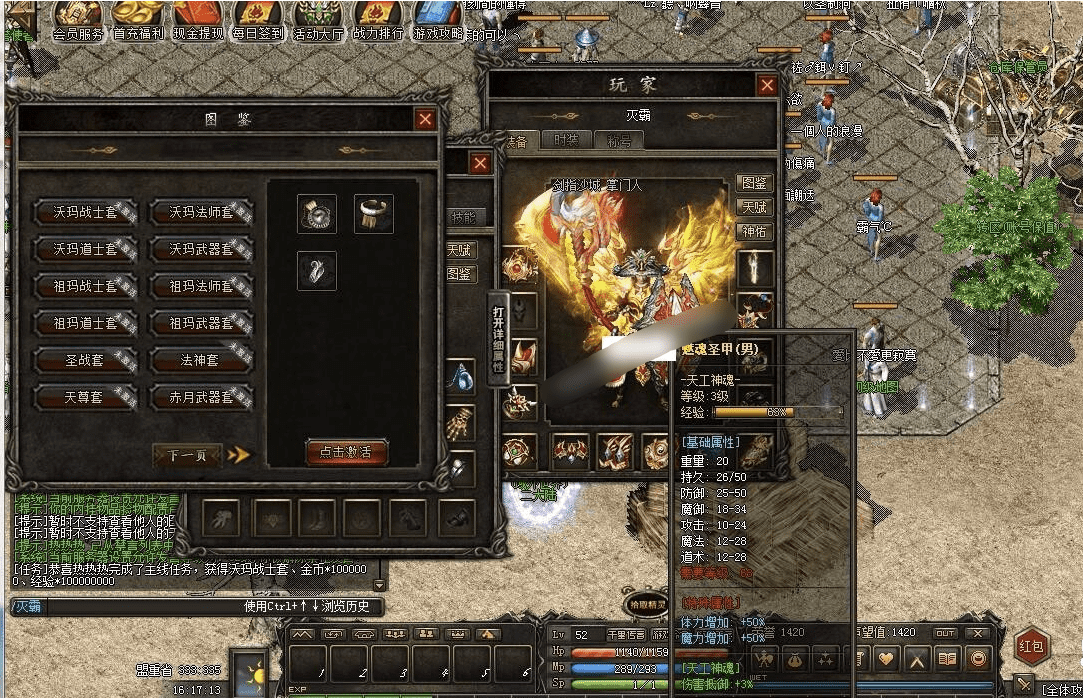Switch to the 时装 fashion tab
The image size is (1083, 698).
(566, 141)
